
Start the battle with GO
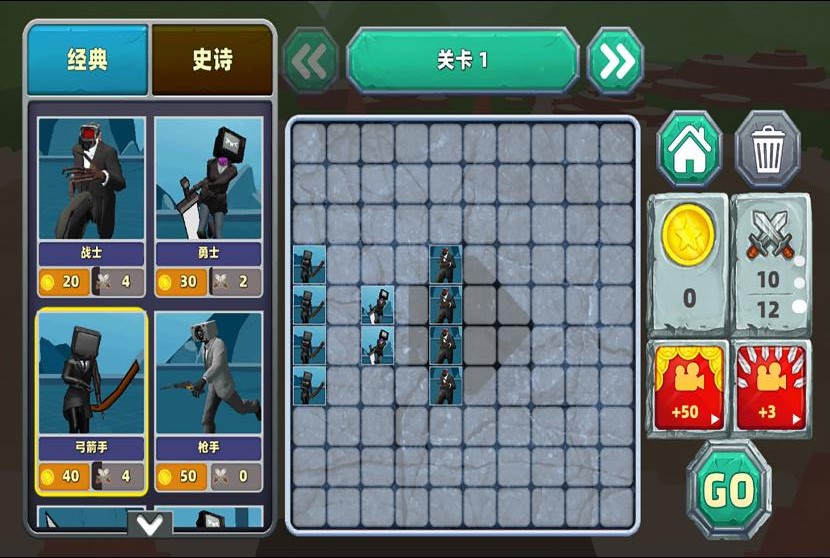tap(728, 490)
